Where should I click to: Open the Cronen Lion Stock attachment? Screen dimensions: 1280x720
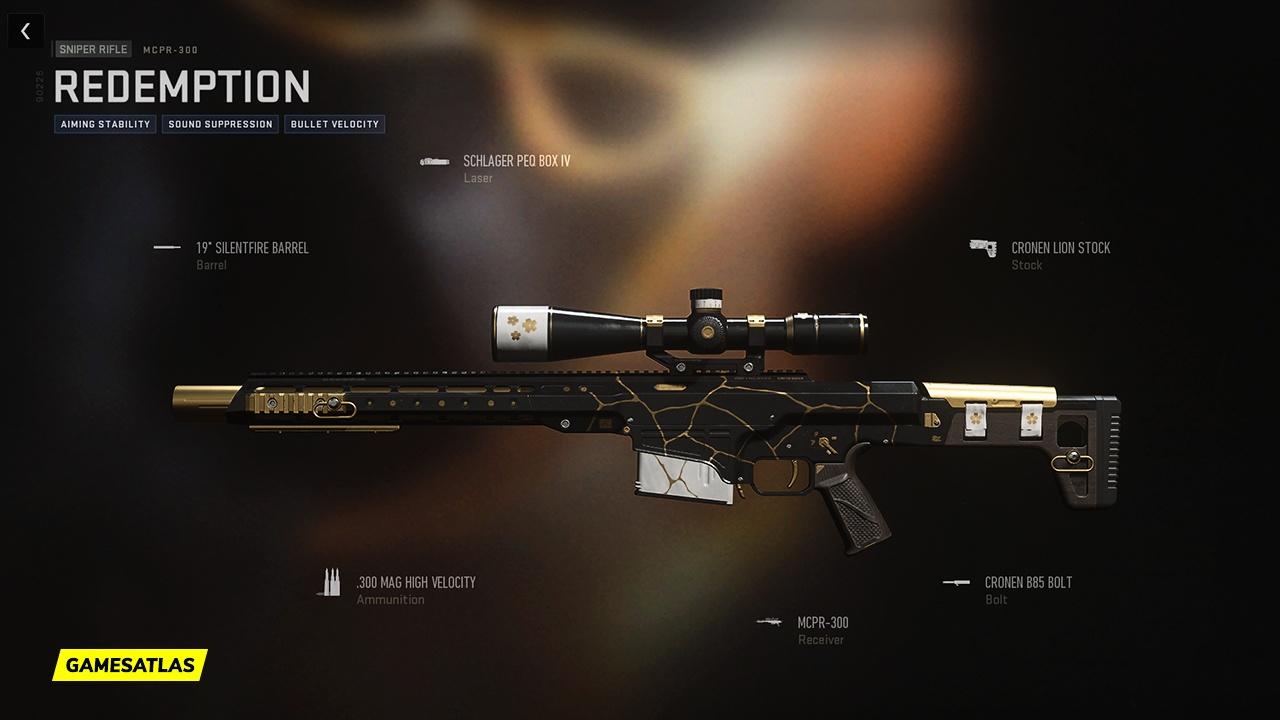pos(1060,248)
